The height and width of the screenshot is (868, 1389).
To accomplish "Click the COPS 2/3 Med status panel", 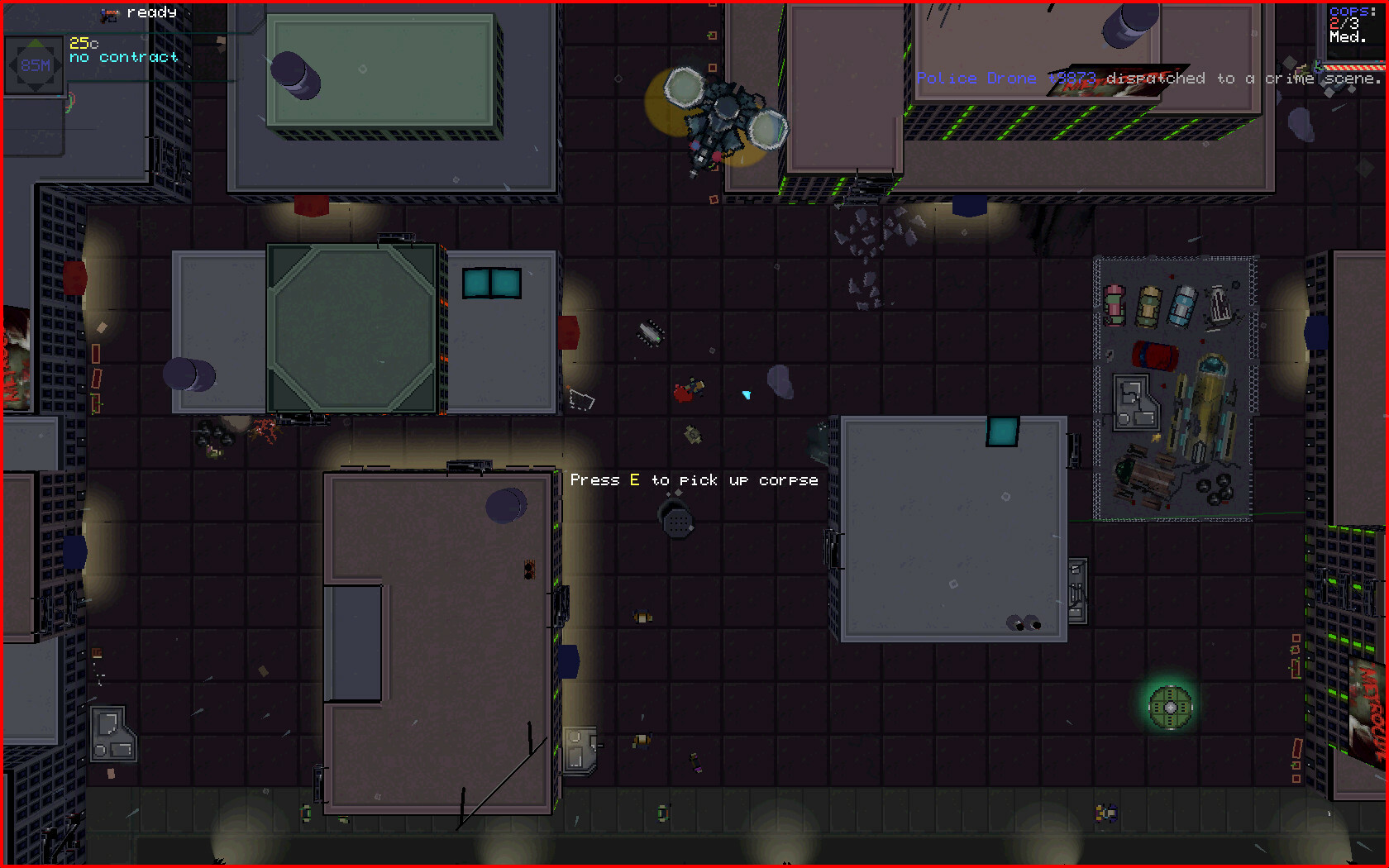I will 1351,22.
